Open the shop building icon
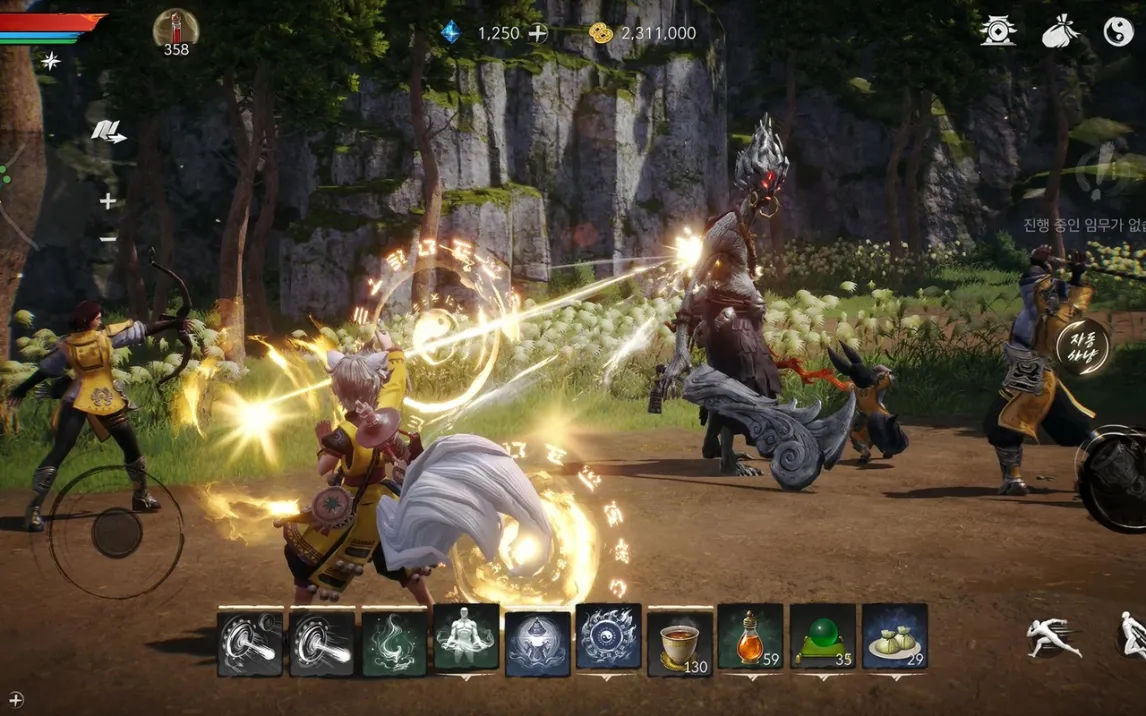The height and width of the screenshot is (716, 1146). click(x=998, y=32)
